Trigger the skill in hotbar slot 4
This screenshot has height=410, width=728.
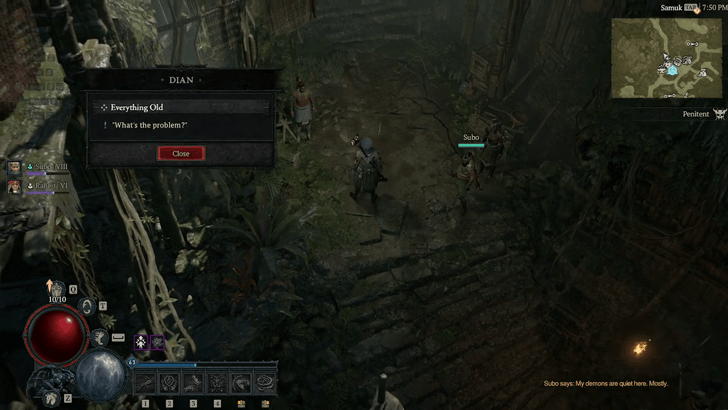coord(217,382)
